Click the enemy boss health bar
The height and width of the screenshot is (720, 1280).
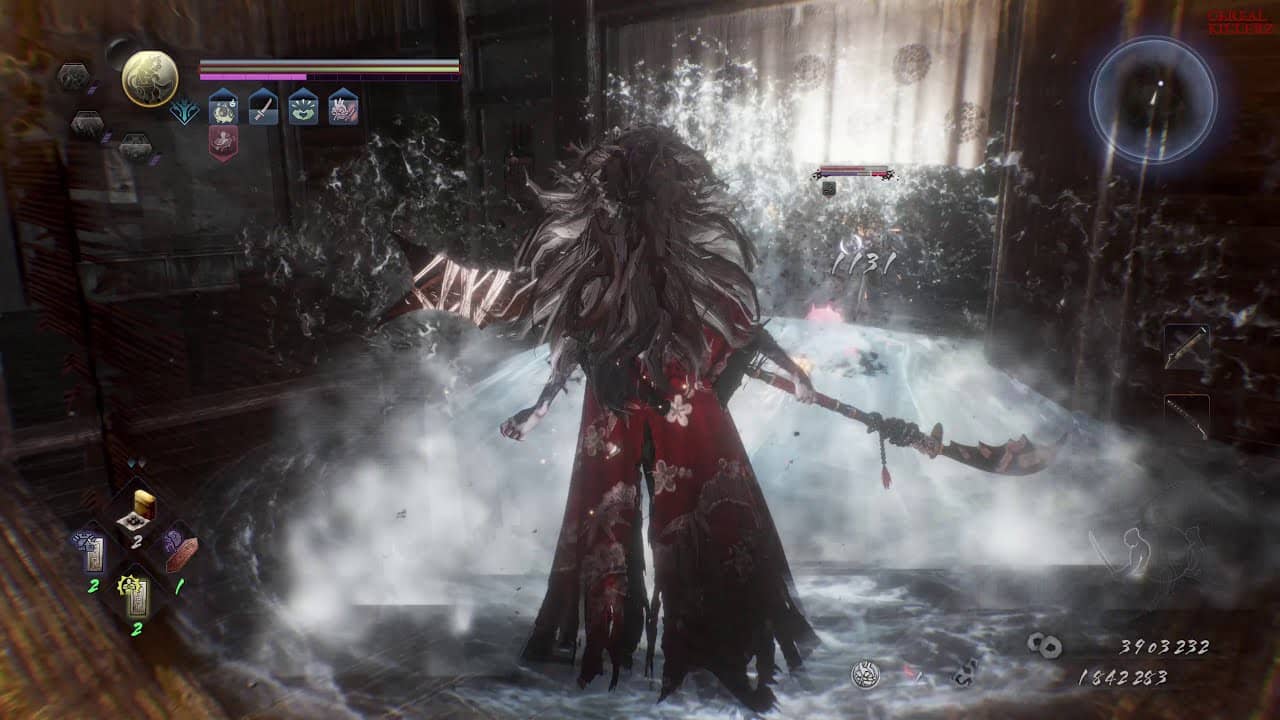[855, 168]
